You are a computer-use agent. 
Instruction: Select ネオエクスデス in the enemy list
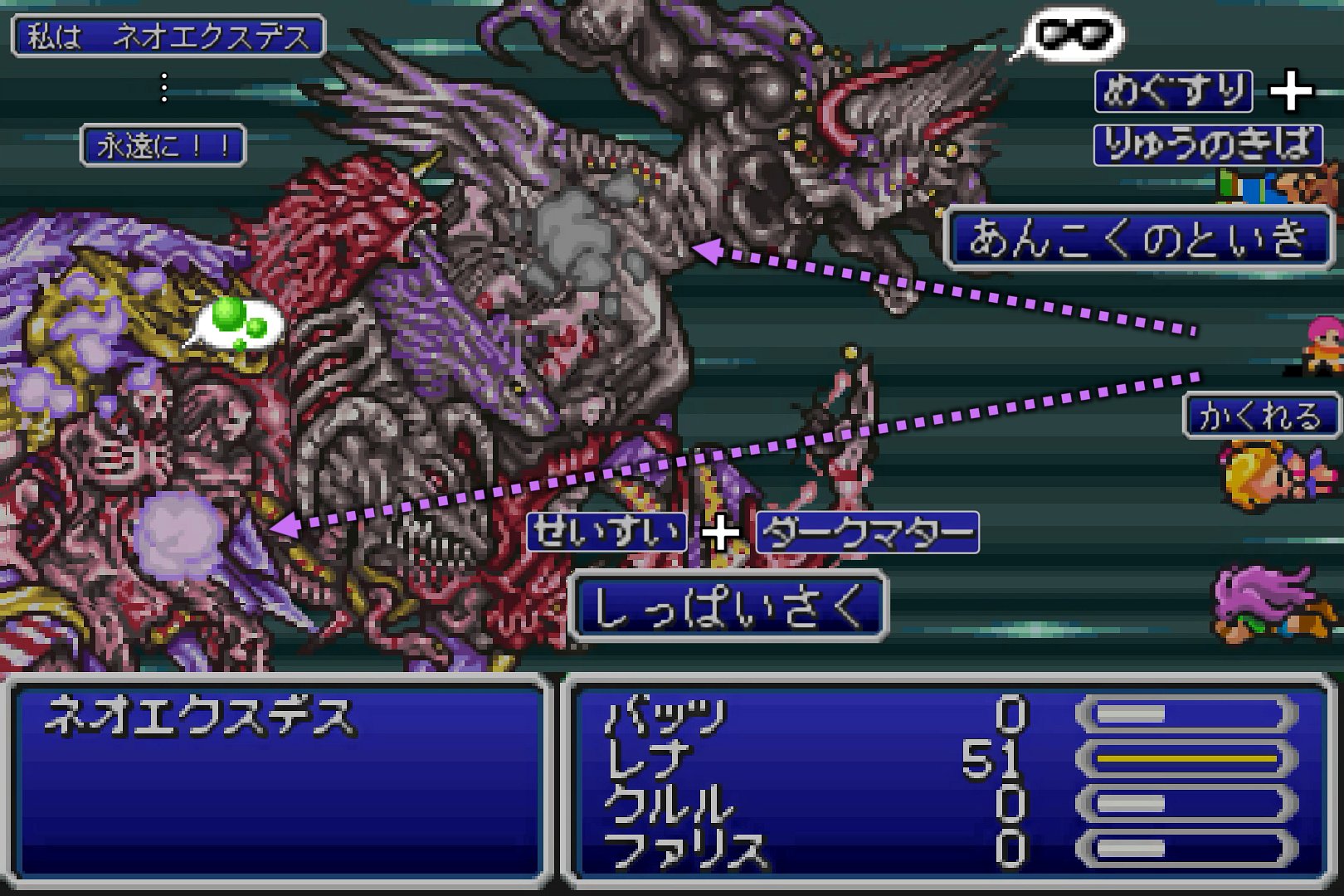[199, 718]
